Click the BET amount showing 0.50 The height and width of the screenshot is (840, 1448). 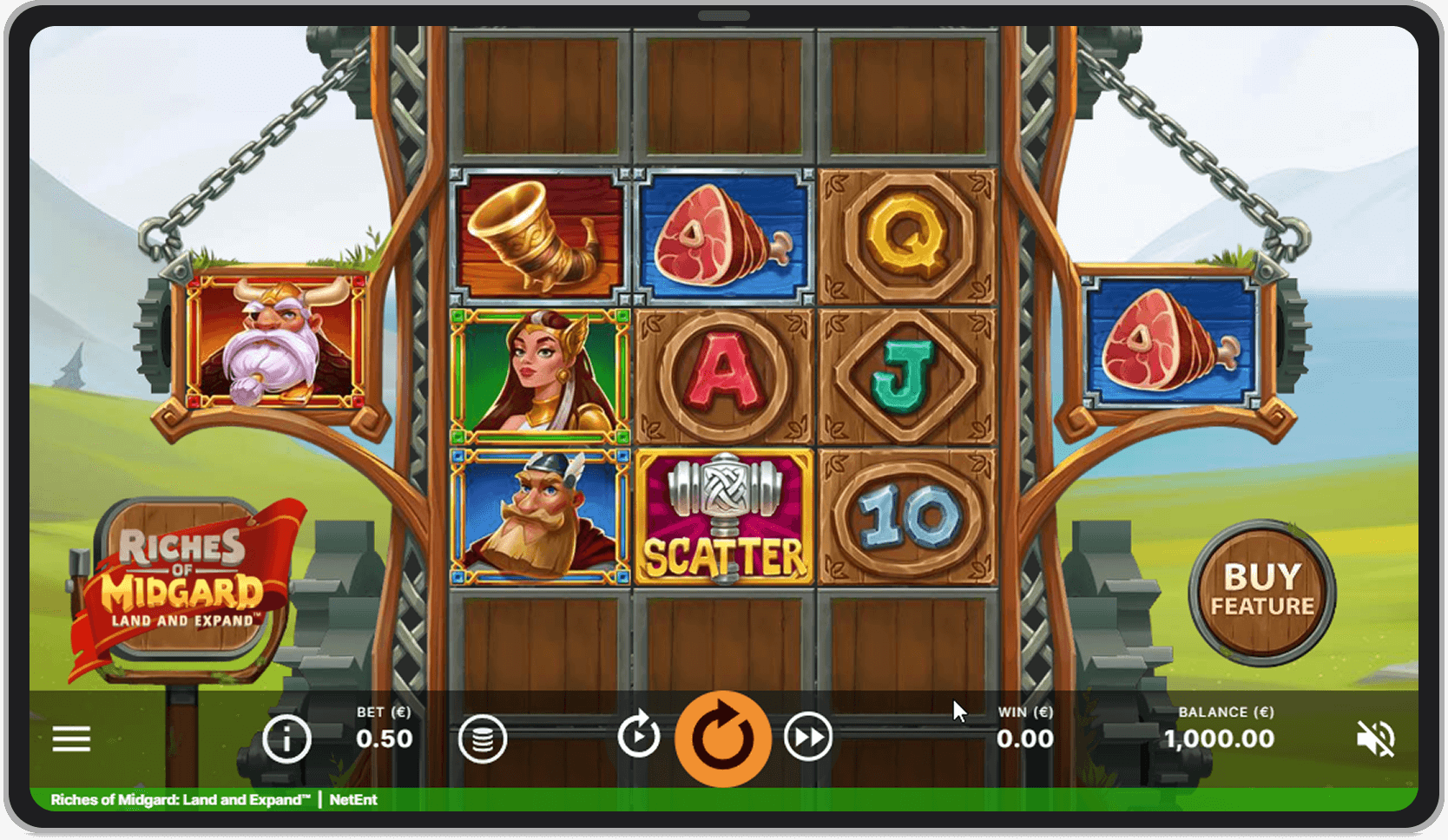[x=385, y=738]
